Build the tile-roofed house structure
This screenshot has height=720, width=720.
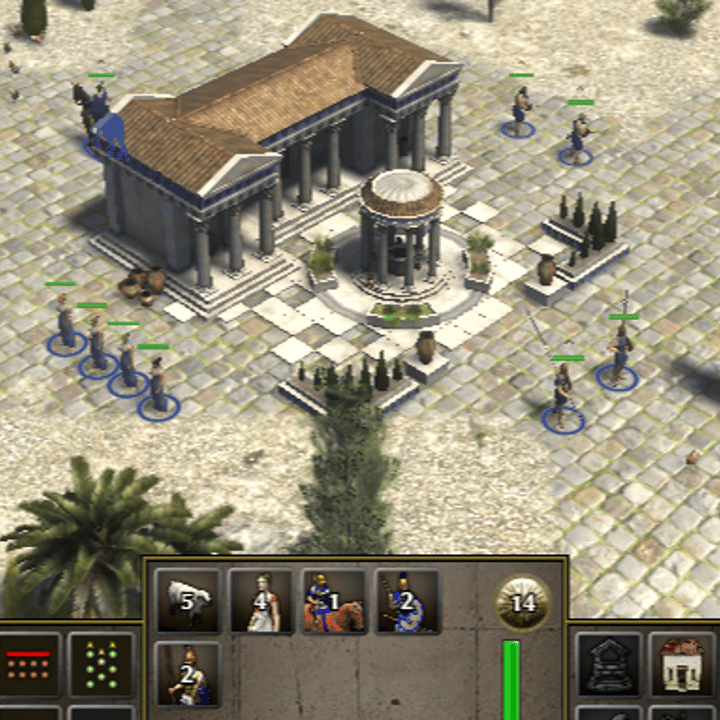(681, 664)
